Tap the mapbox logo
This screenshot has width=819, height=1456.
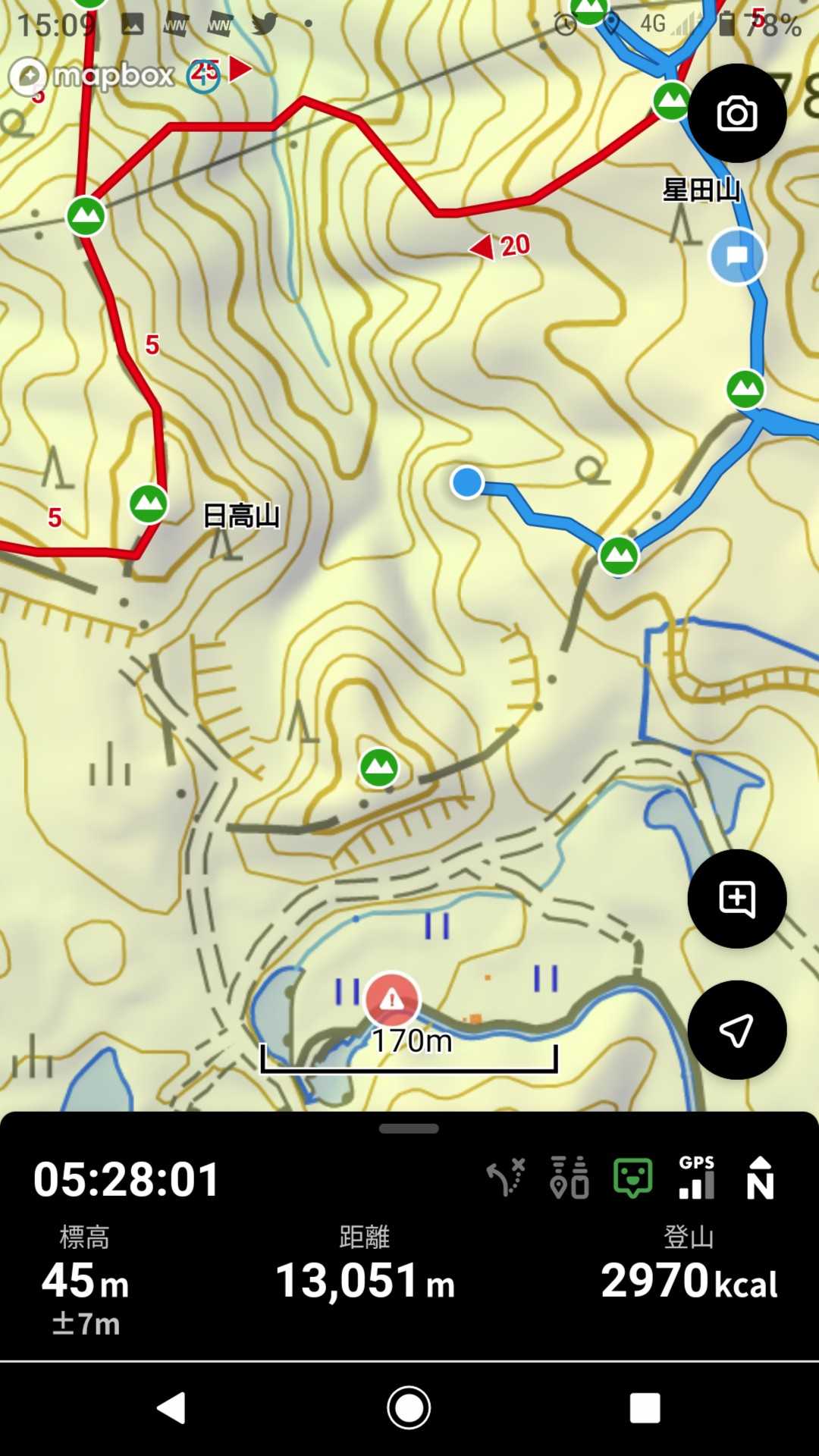93,76
